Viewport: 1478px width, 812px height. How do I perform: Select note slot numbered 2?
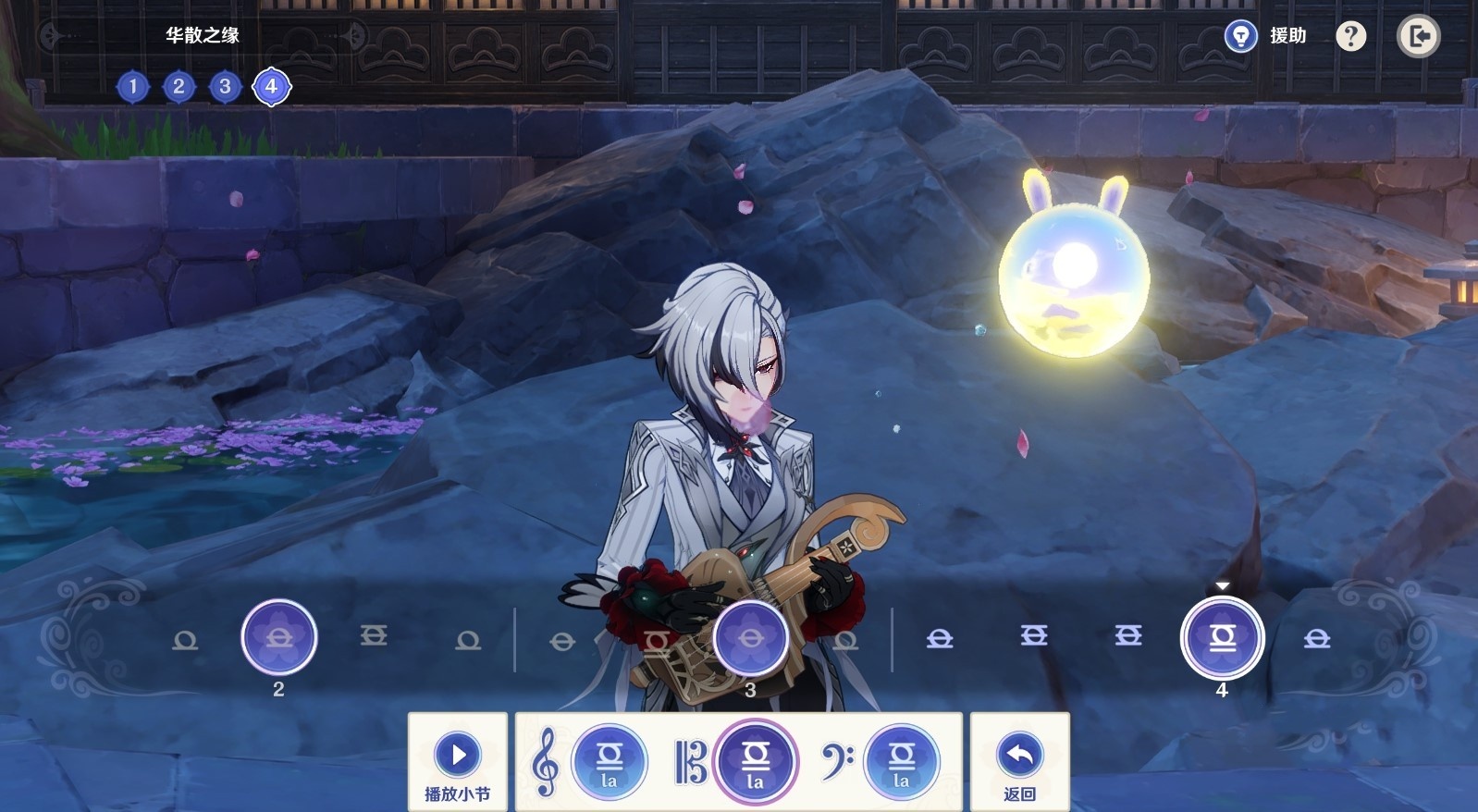point(278,637)
